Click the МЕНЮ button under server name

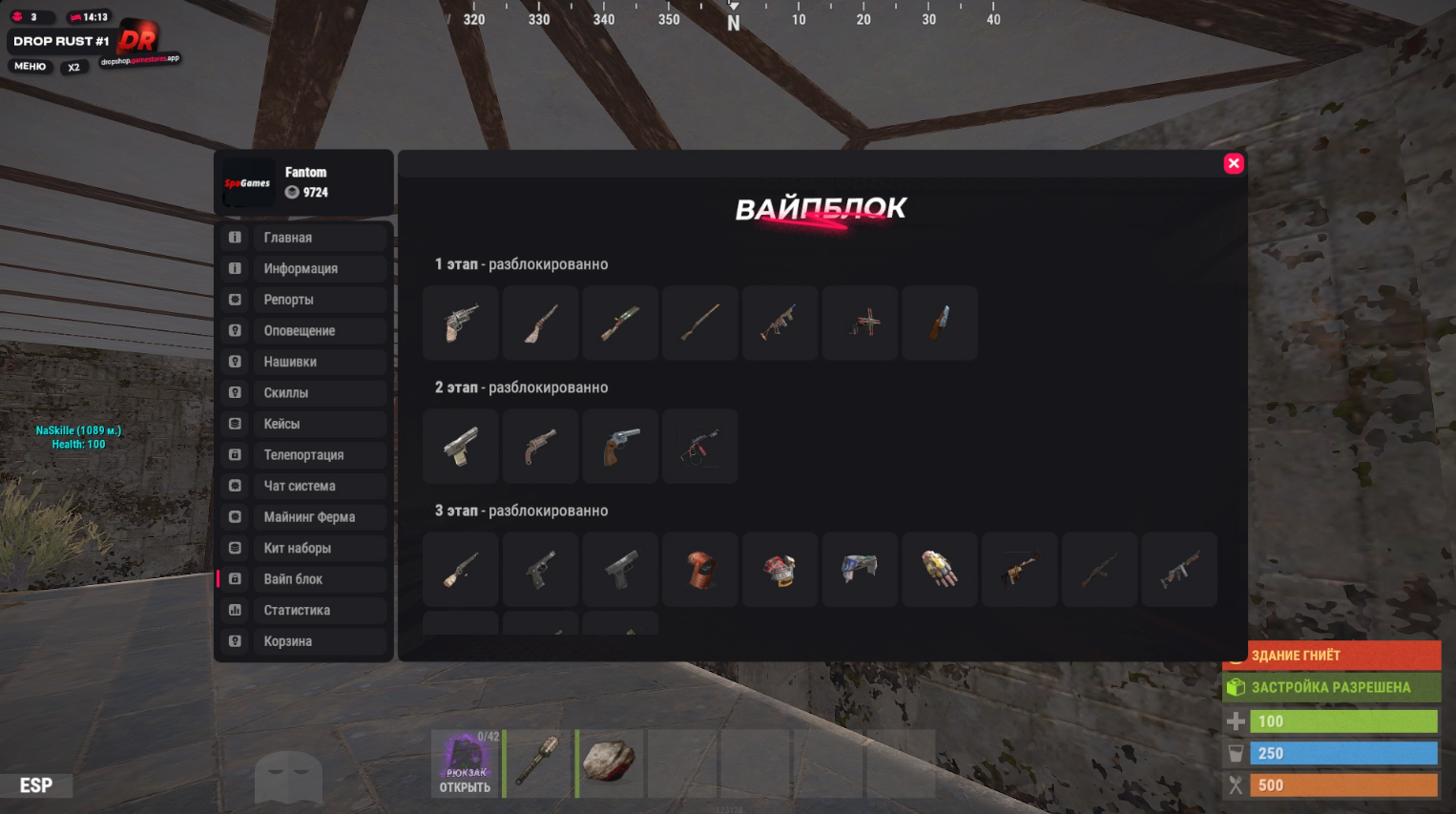(x=30, y=67)
